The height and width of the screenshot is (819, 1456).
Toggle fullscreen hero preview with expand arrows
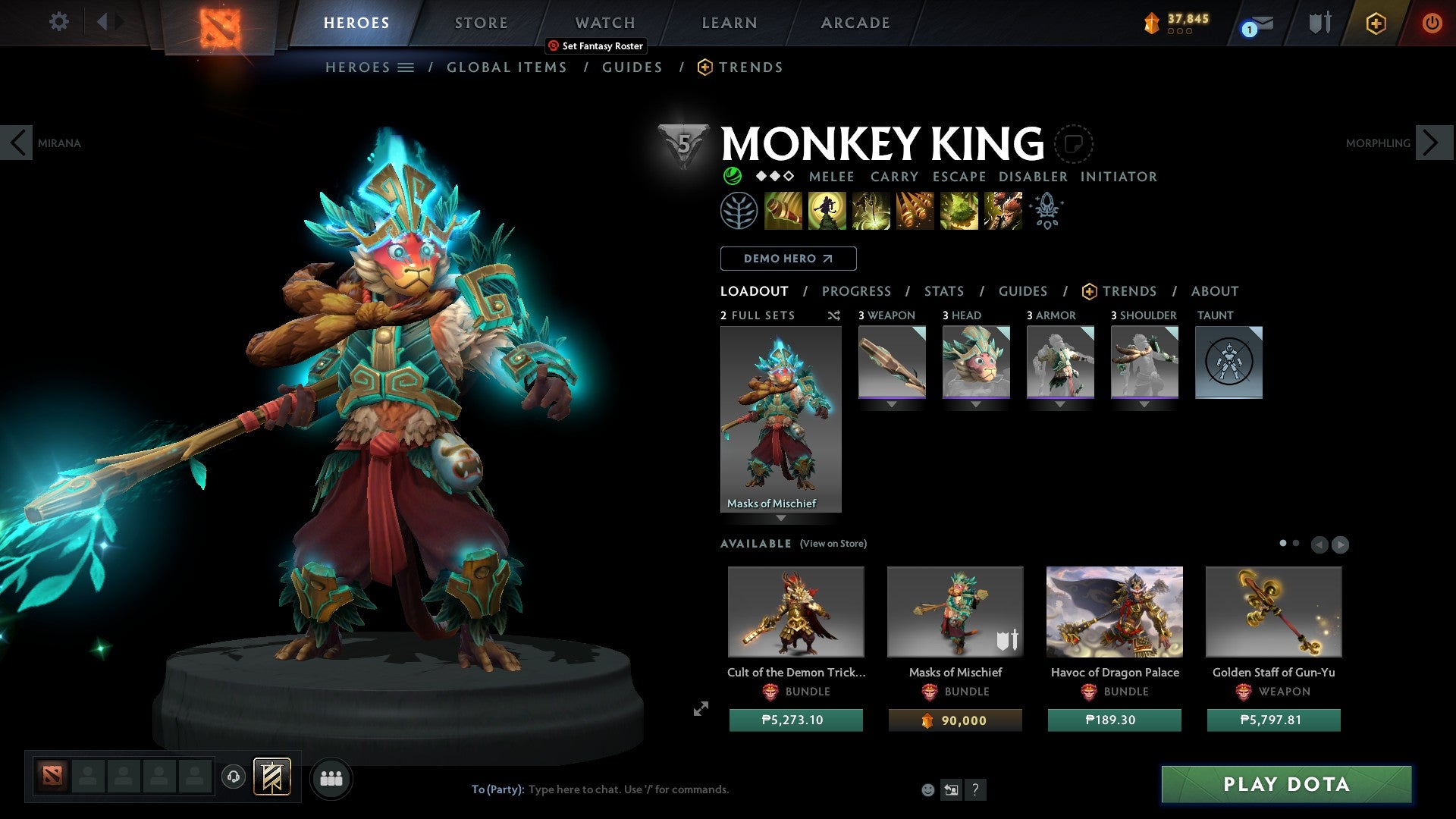pyautogui.click(x=700, y=709)
